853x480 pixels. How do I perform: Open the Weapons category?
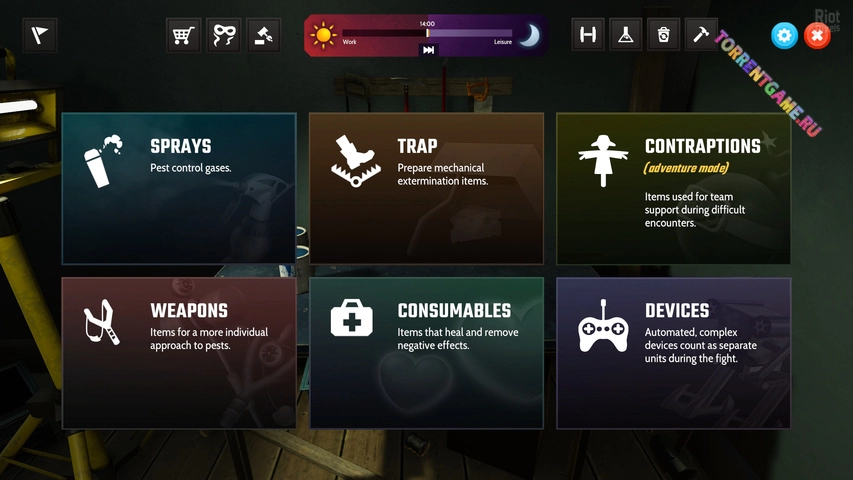coord(179,353)
